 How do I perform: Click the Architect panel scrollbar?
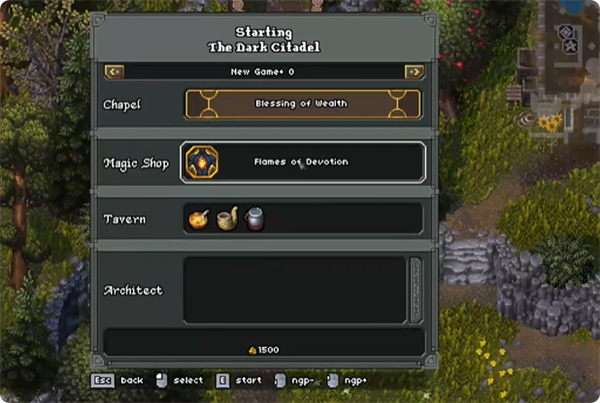coord(416,290)
